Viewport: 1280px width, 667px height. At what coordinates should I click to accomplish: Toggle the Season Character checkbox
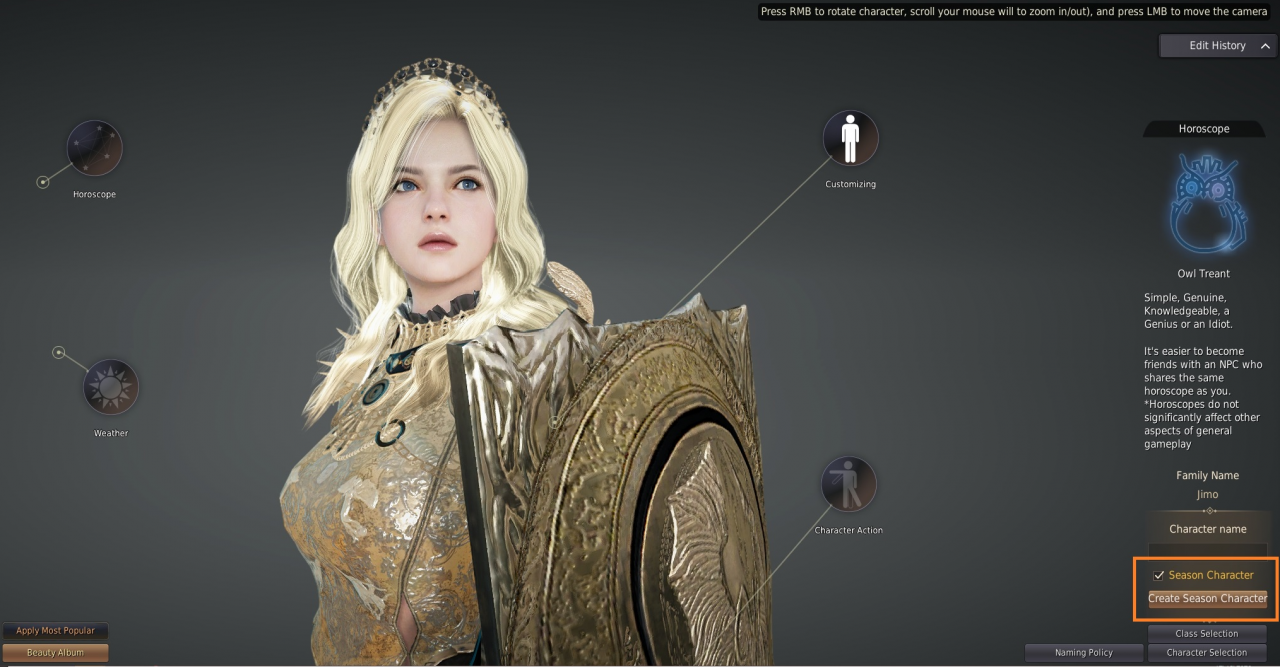coord(1159,575)
